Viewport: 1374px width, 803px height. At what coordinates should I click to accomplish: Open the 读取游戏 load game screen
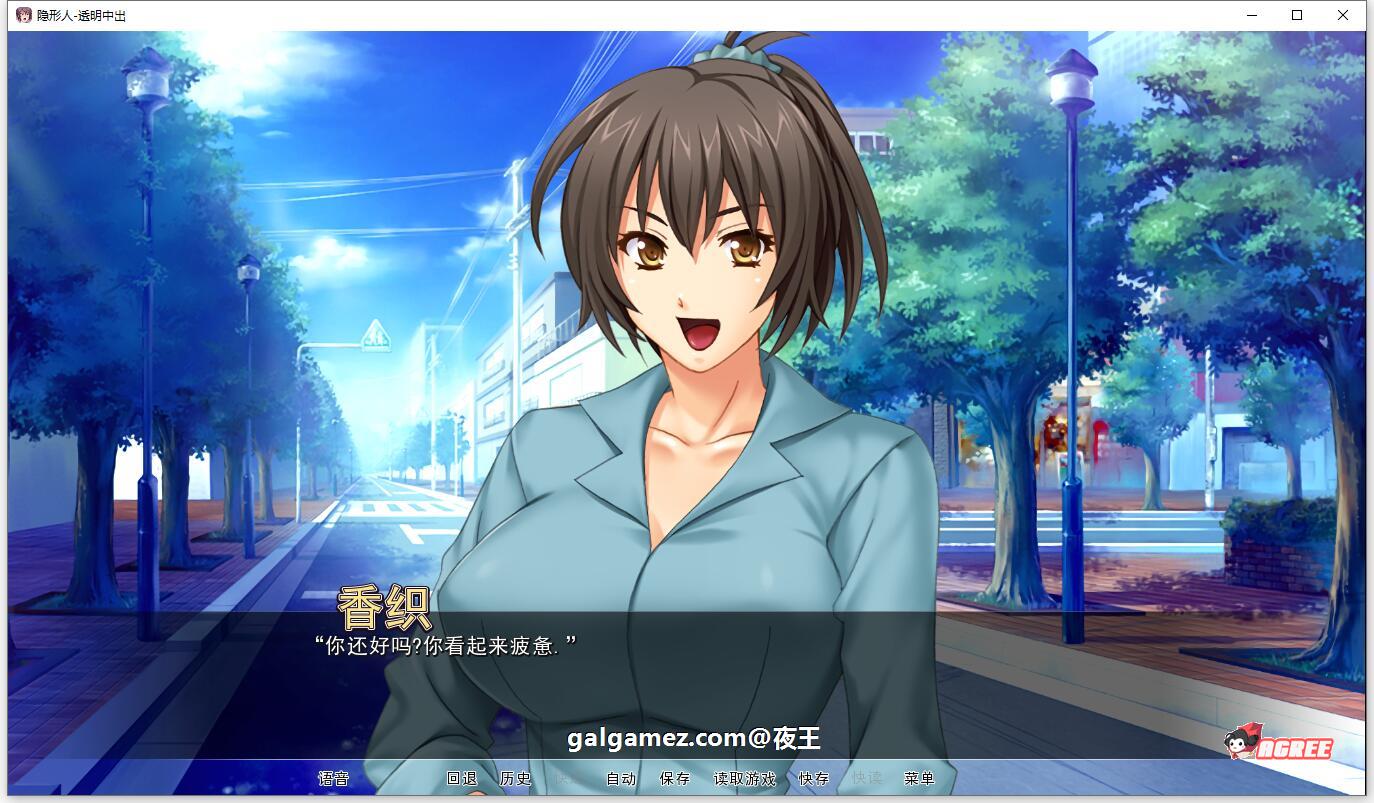(744, 777)
